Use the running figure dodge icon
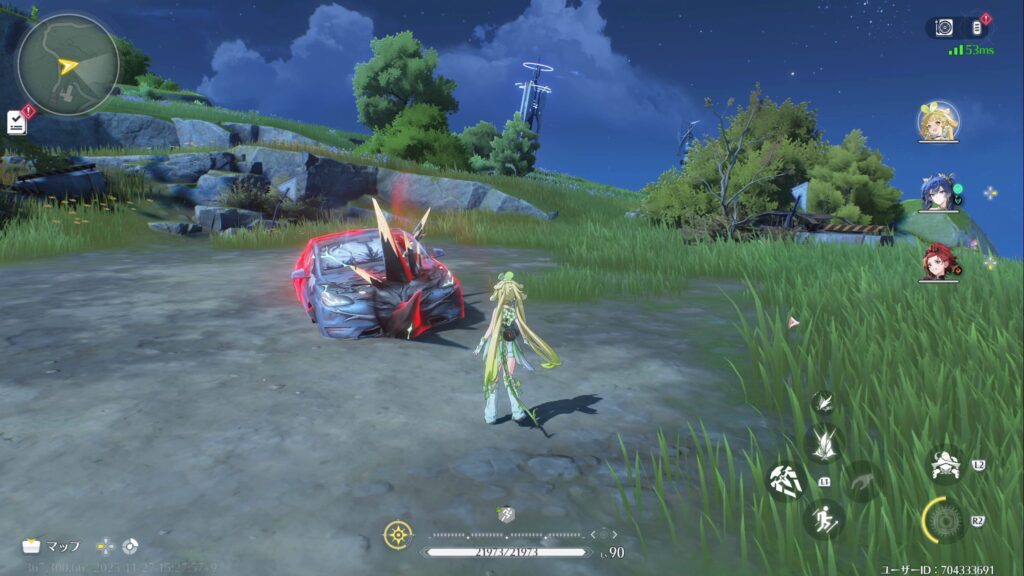Viewport: 1024px width, 576px height. coord(824,519)
